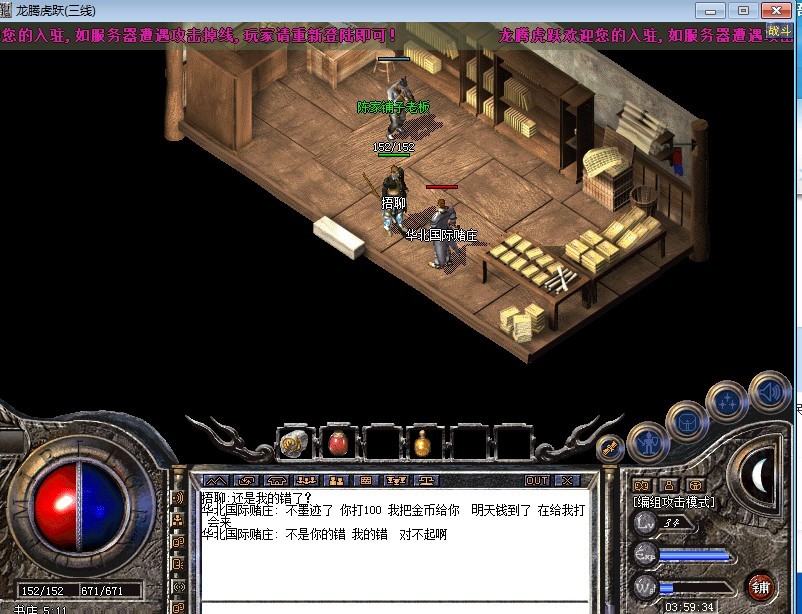Toggle sound with the speaker round button
Screen dimensions: 802x614
coord(769,392)
